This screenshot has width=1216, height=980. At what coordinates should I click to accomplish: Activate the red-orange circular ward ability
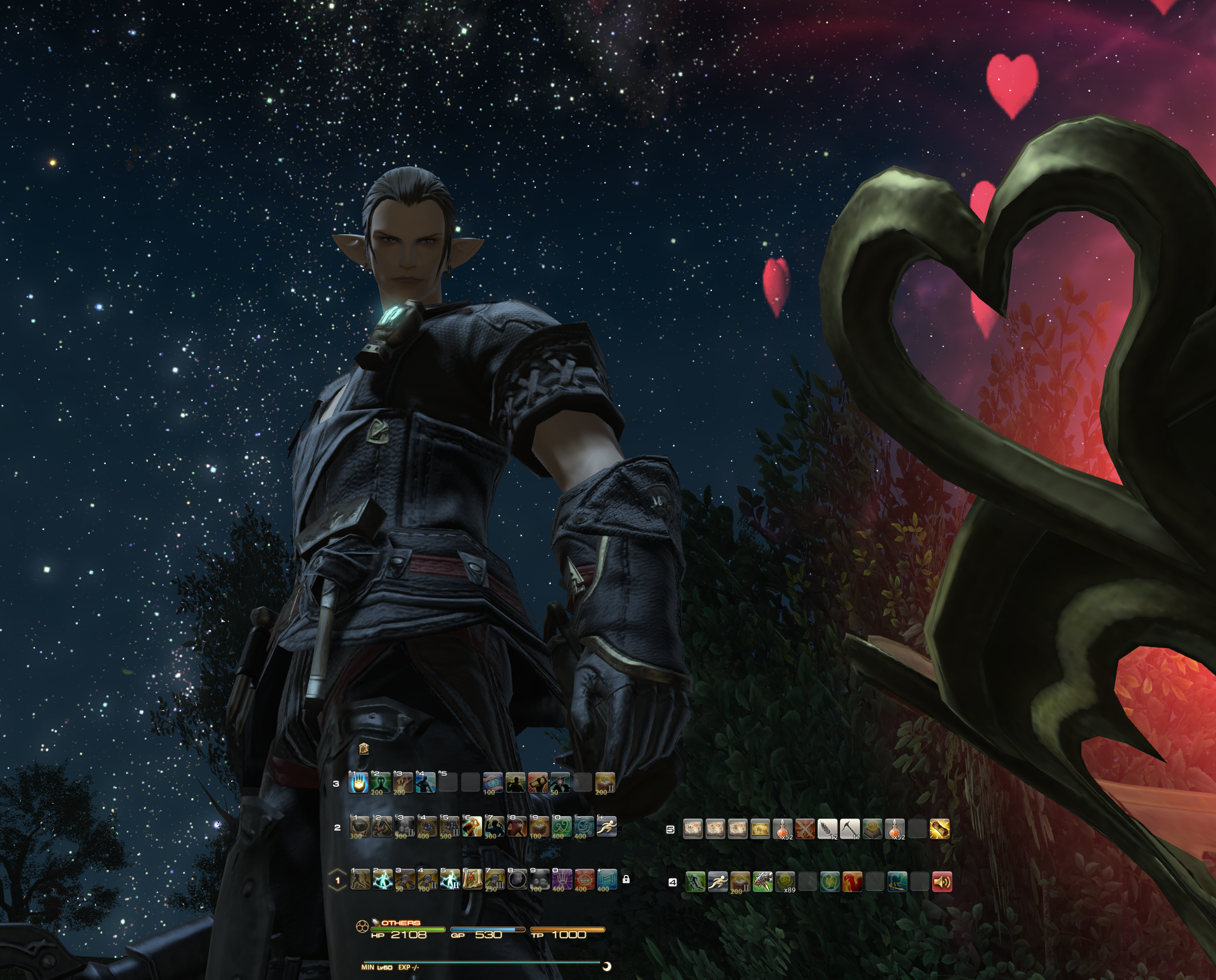click(584, 879)
